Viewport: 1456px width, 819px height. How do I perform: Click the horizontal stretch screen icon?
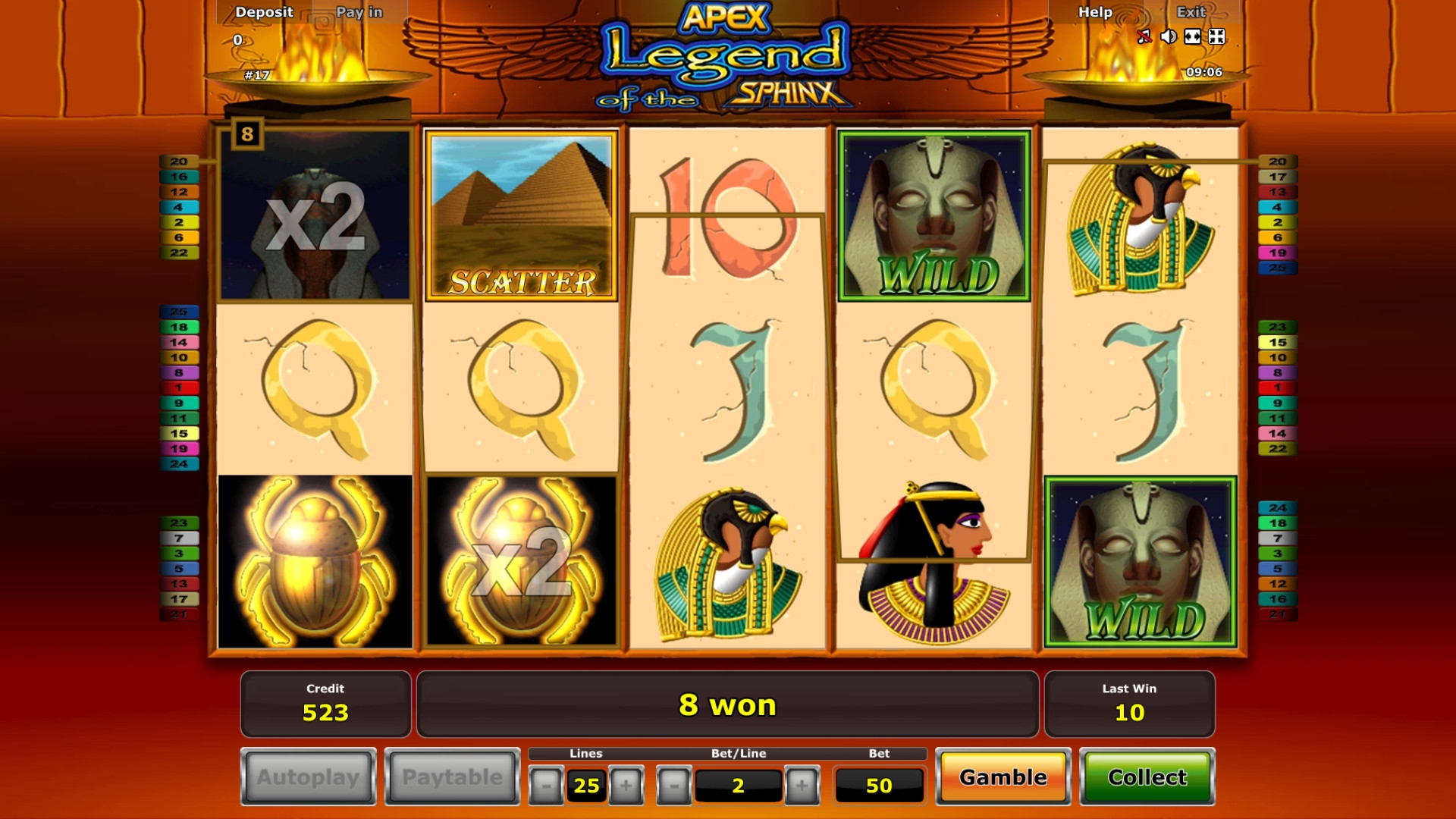1193,36
